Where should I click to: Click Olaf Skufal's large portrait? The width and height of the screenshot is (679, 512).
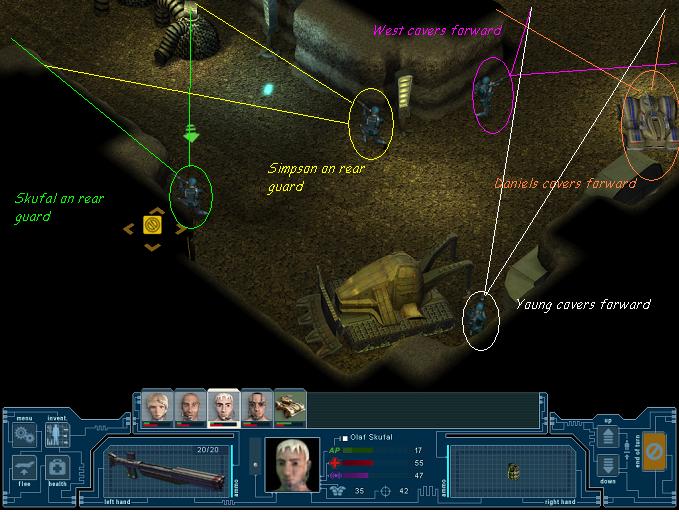[x=292, y=465]
